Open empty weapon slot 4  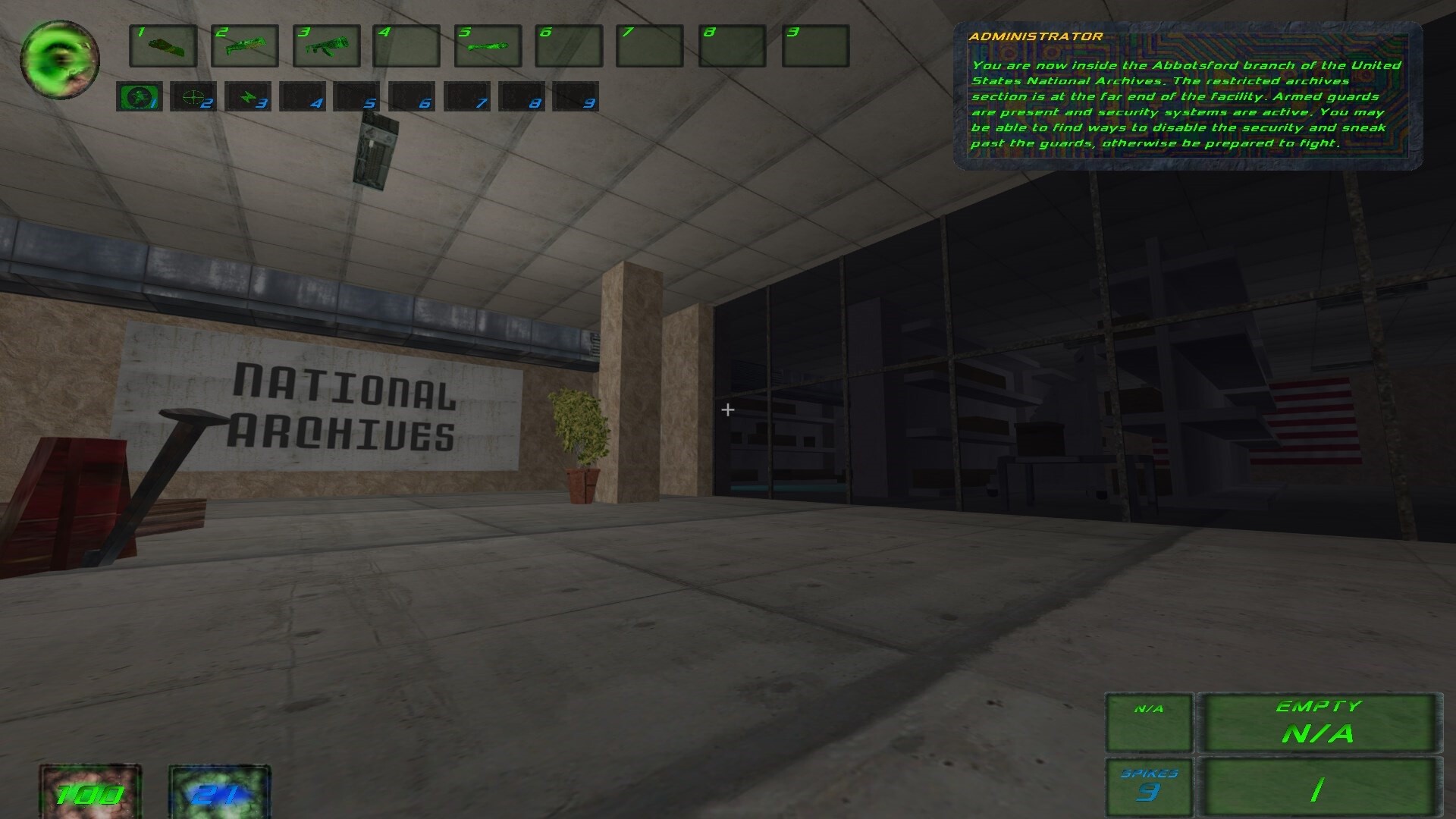(x=406, y=45)
